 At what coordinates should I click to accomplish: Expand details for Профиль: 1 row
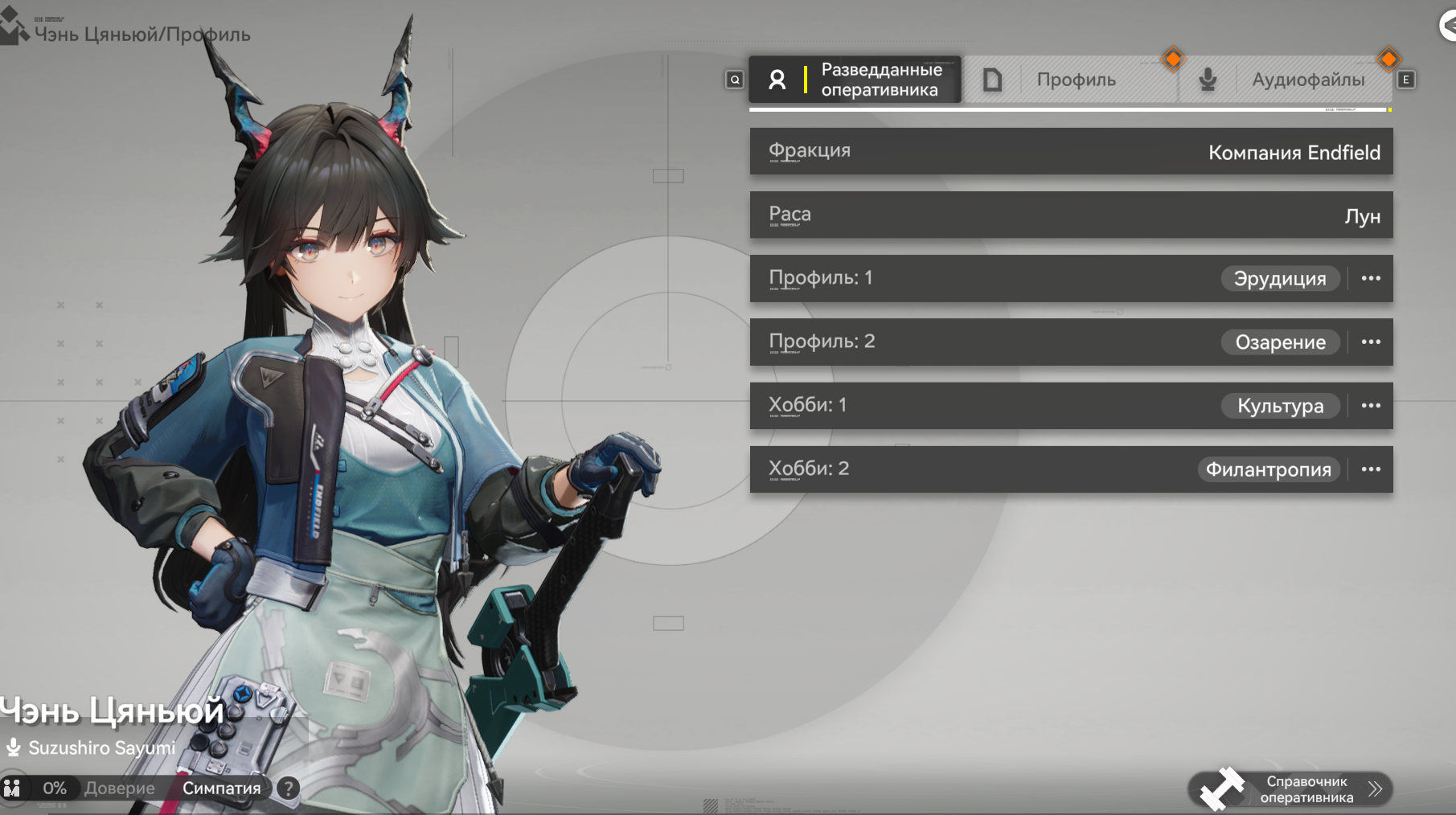pyautogui.click(x=1371, y=278)
